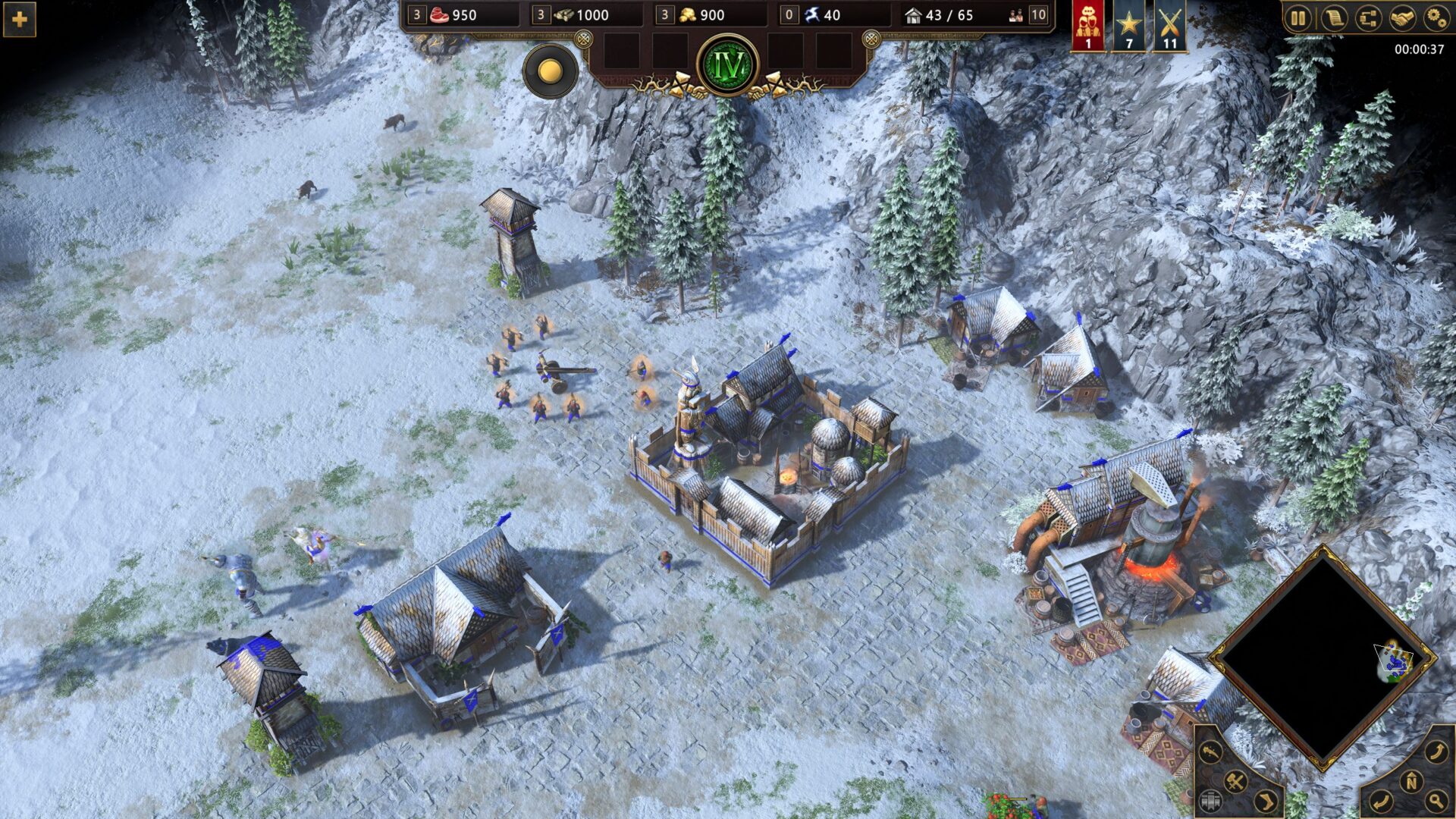Screen dimensions: 1456x819
Task: Click the wood resource logs icon
Action: pyautogui.click(x=564, y=14)
